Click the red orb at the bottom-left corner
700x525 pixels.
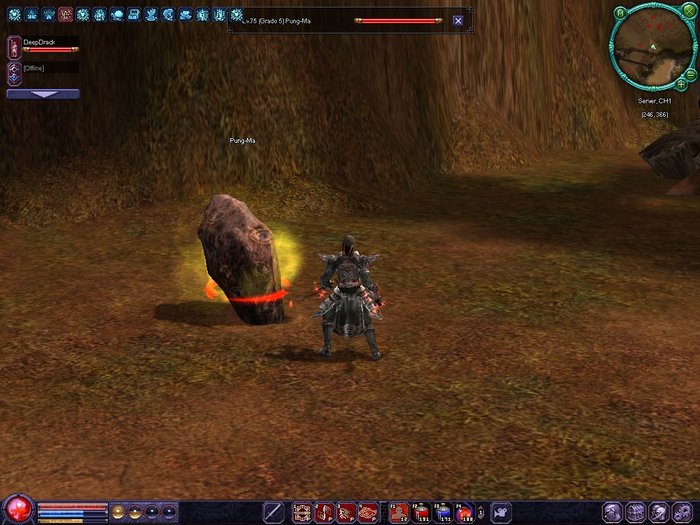17,509
